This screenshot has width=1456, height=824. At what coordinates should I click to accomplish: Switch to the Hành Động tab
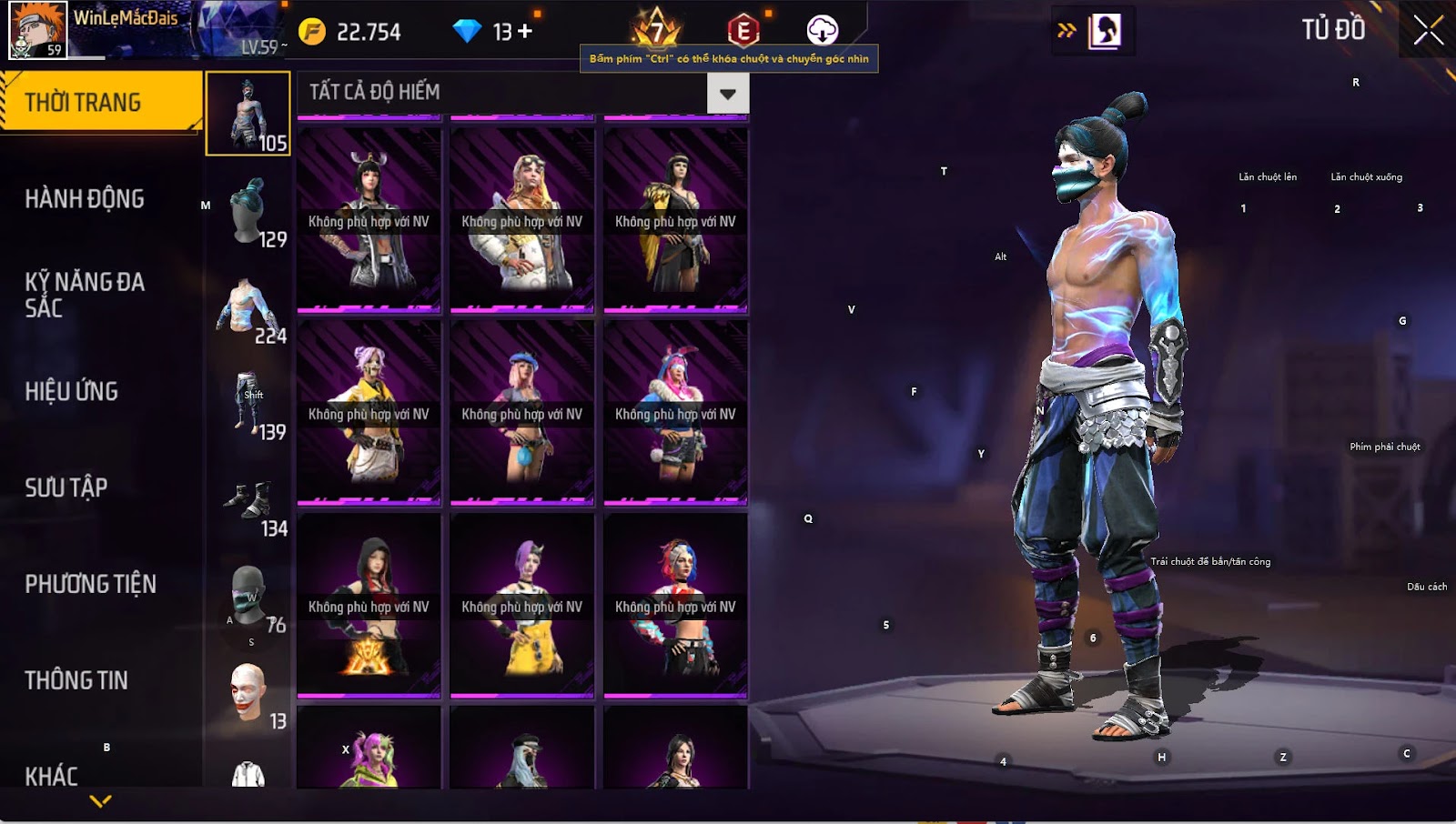coord(85,198)
